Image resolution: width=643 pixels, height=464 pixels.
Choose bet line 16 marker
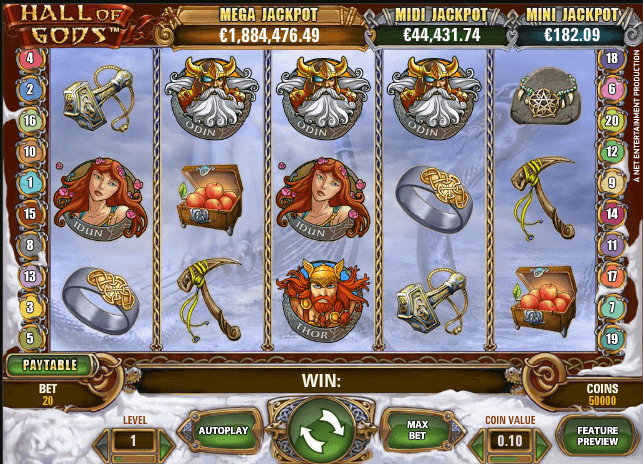pyautogui.click(x=30, y=121)
